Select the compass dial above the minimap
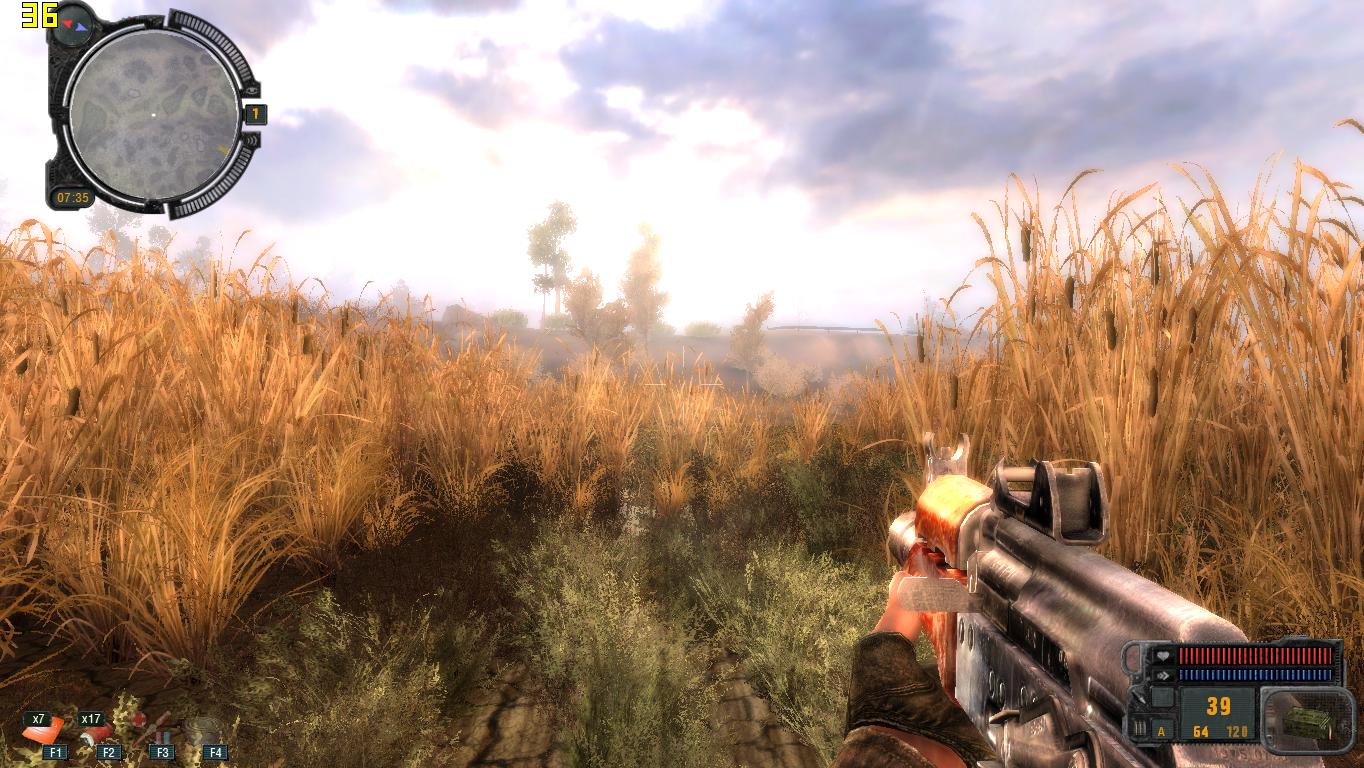The height and width of the screenshot is (768, 1364). tap(73, 22)
